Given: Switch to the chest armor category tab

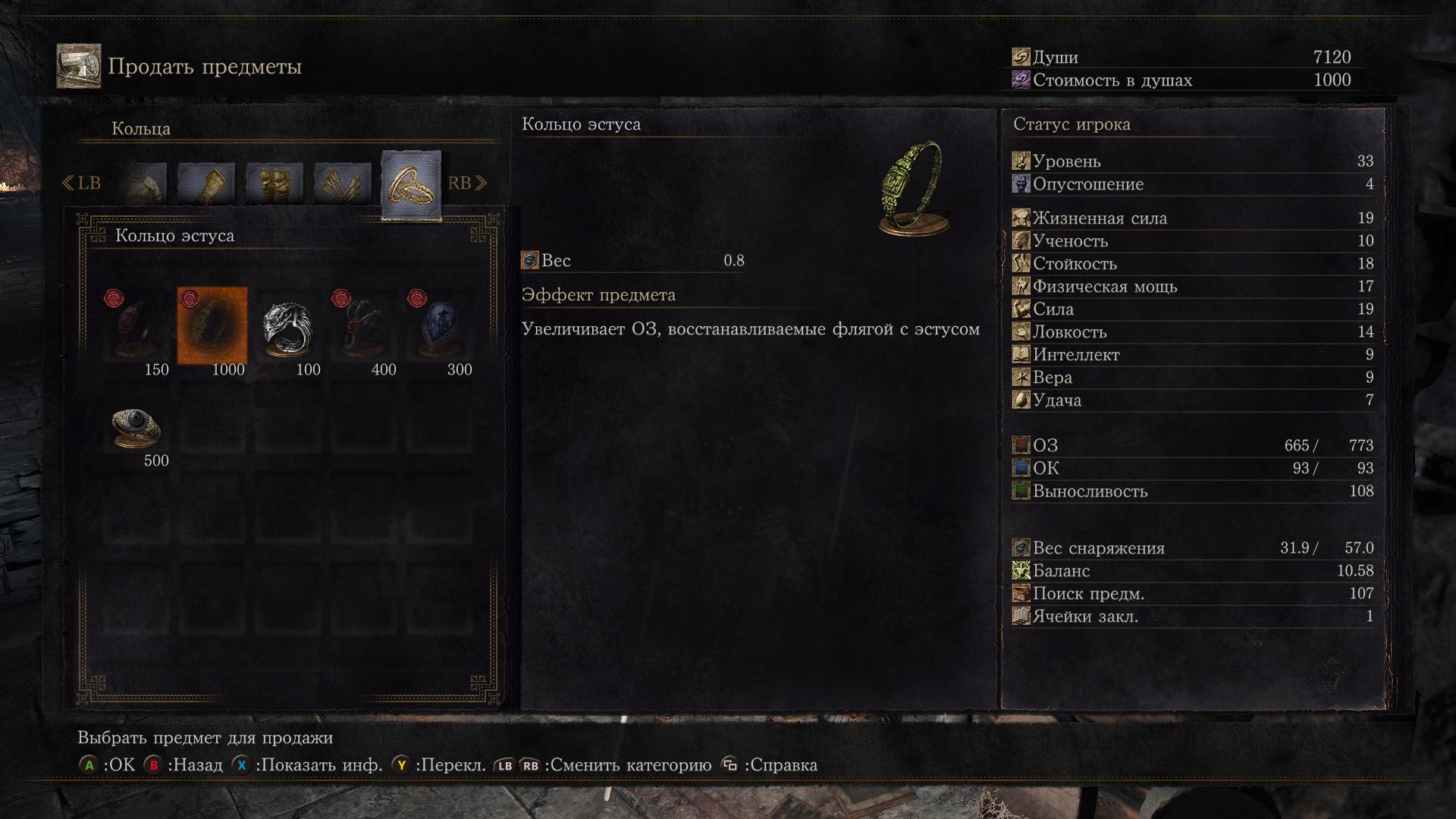Looking at the screenshot, I should coord(144,184).
